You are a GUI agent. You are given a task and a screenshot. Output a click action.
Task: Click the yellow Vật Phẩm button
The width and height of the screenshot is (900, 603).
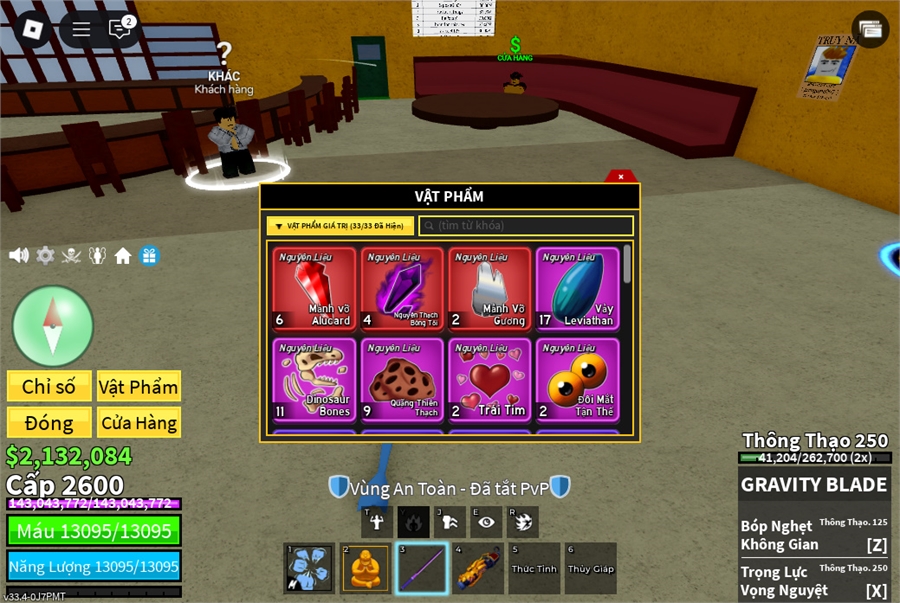(139, 387)
